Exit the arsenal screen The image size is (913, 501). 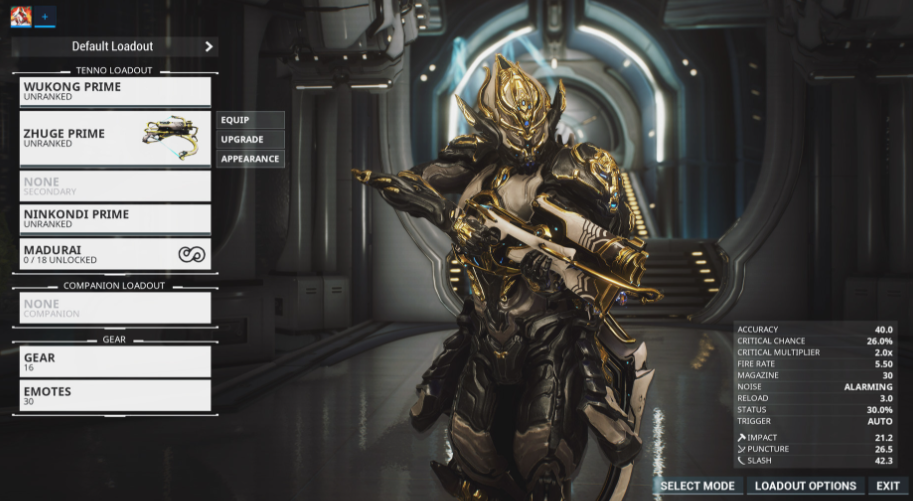[x=888, y=486]
